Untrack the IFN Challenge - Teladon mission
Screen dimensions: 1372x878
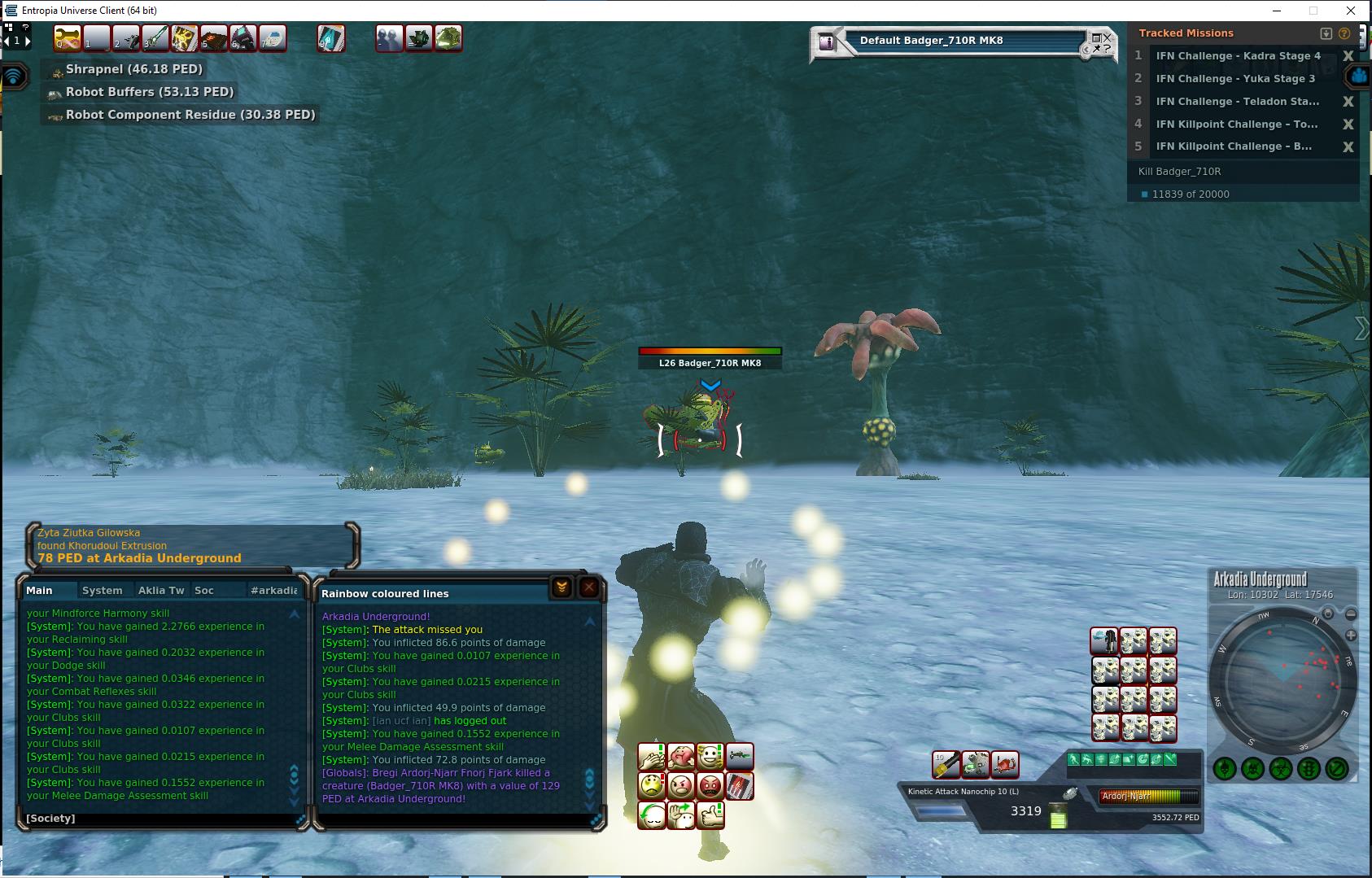(x=1348, y=102)
